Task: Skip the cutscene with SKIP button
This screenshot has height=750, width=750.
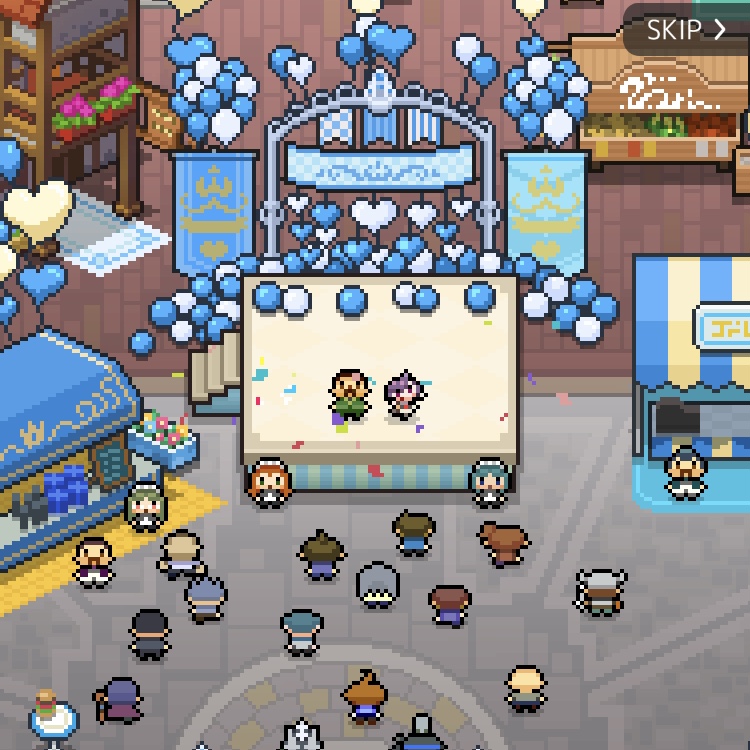Action: point(686,30)
